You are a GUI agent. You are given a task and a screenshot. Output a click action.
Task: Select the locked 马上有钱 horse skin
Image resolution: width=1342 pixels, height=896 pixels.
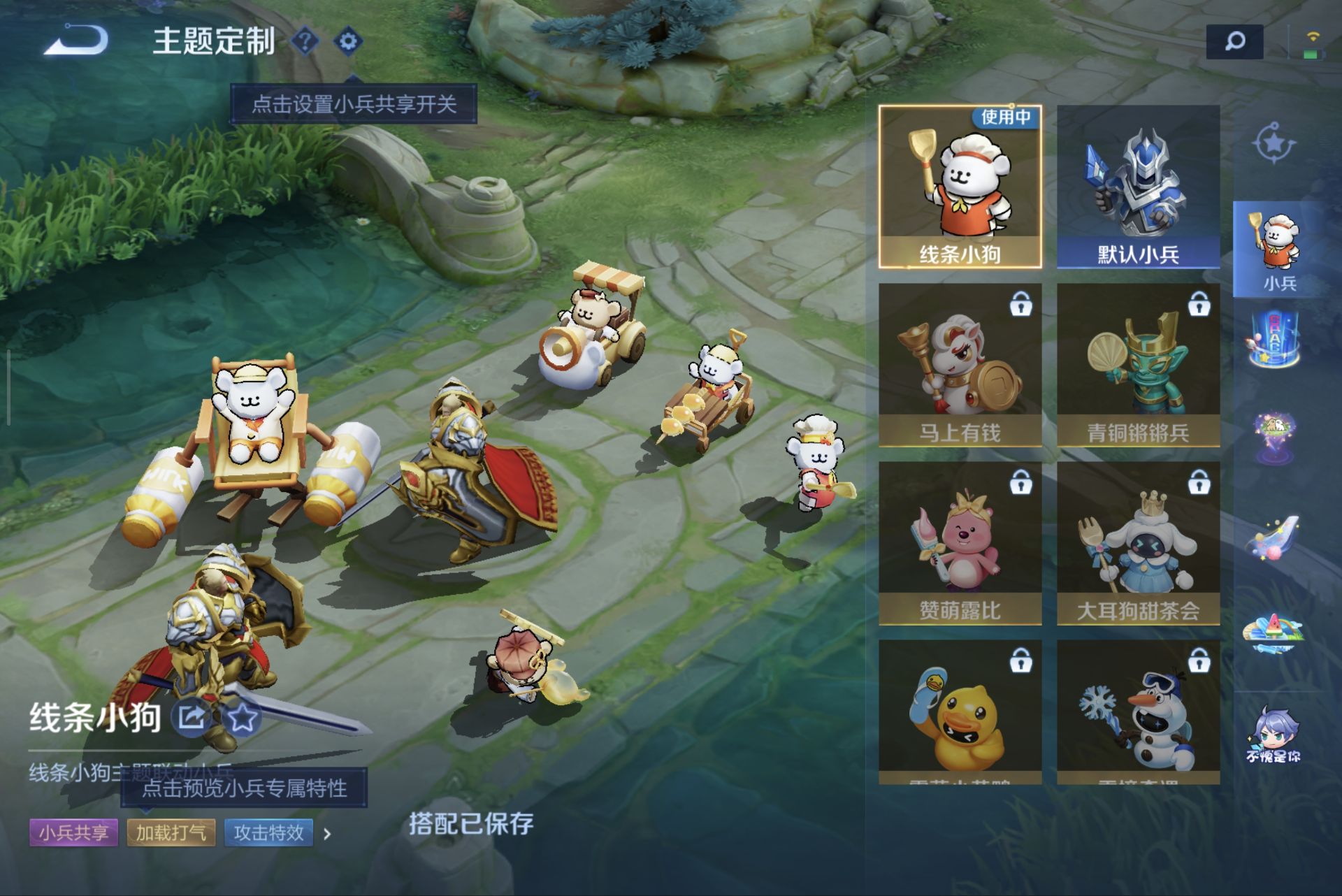(960, 365)
